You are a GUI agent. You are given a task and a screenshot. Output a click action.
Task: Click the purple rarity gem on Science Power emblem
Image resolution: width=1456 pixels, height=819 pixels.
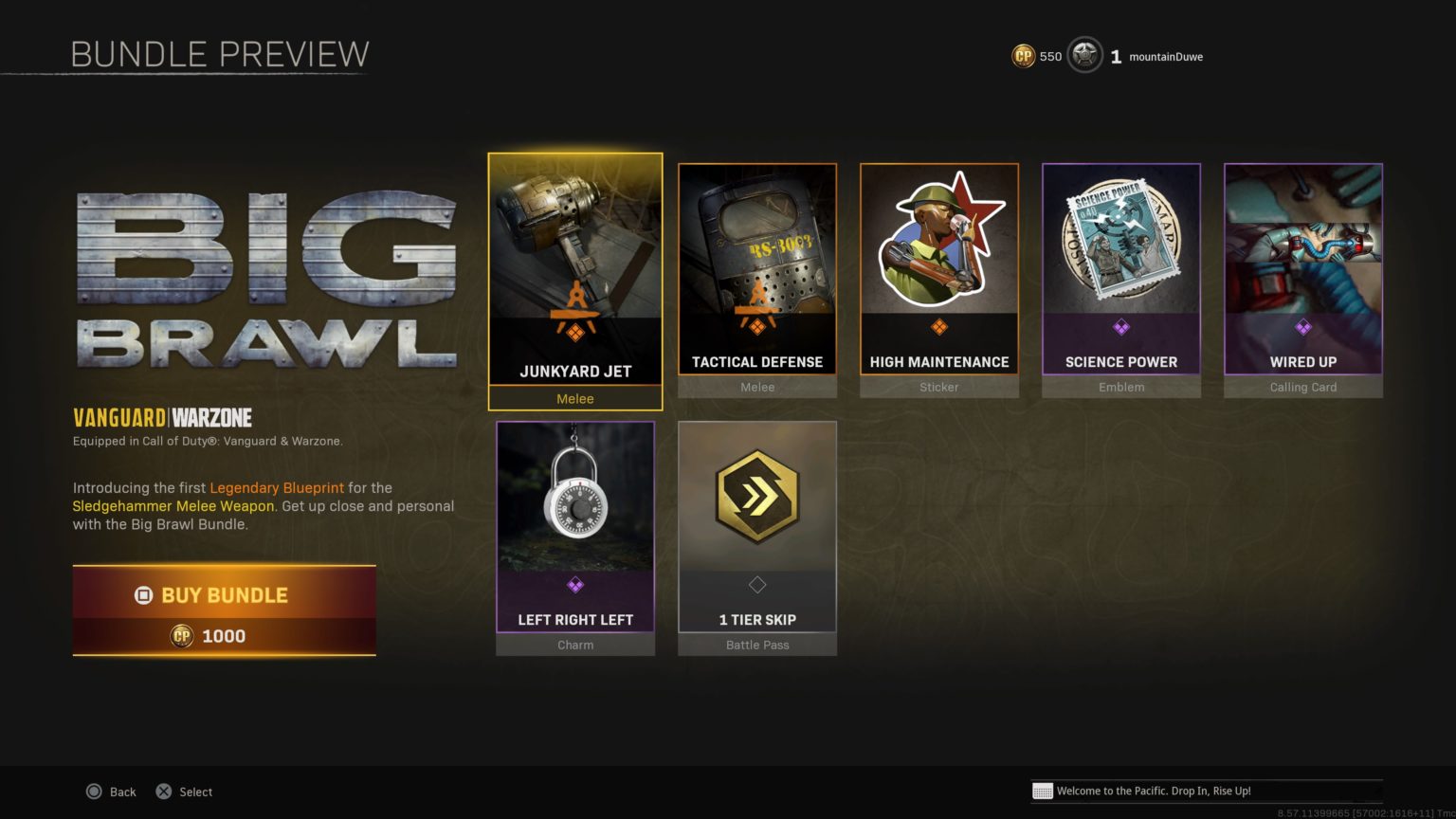(1121, 327)
